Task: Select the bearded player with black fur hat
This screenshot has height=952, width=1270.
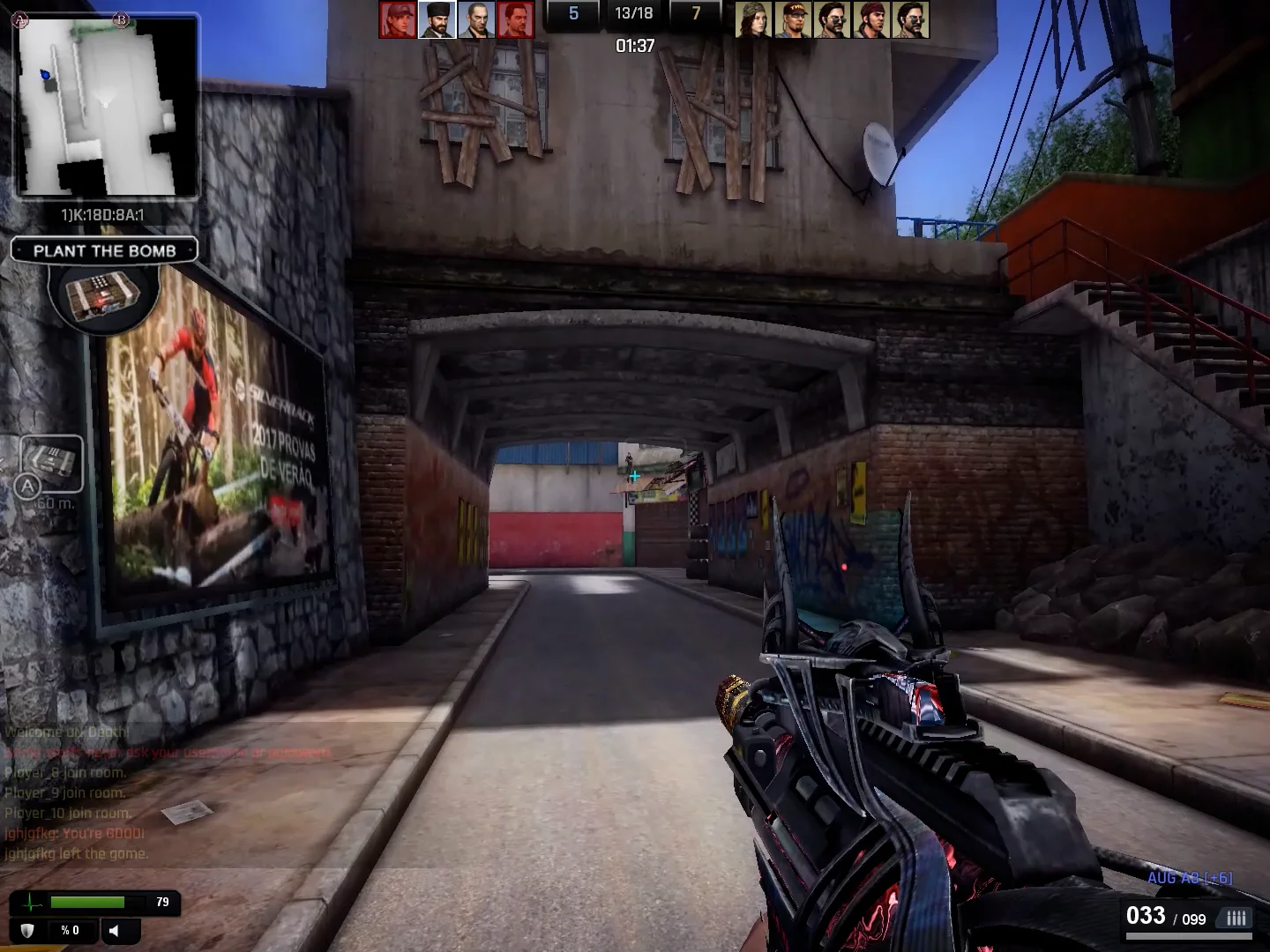Action: pos(437,19)
